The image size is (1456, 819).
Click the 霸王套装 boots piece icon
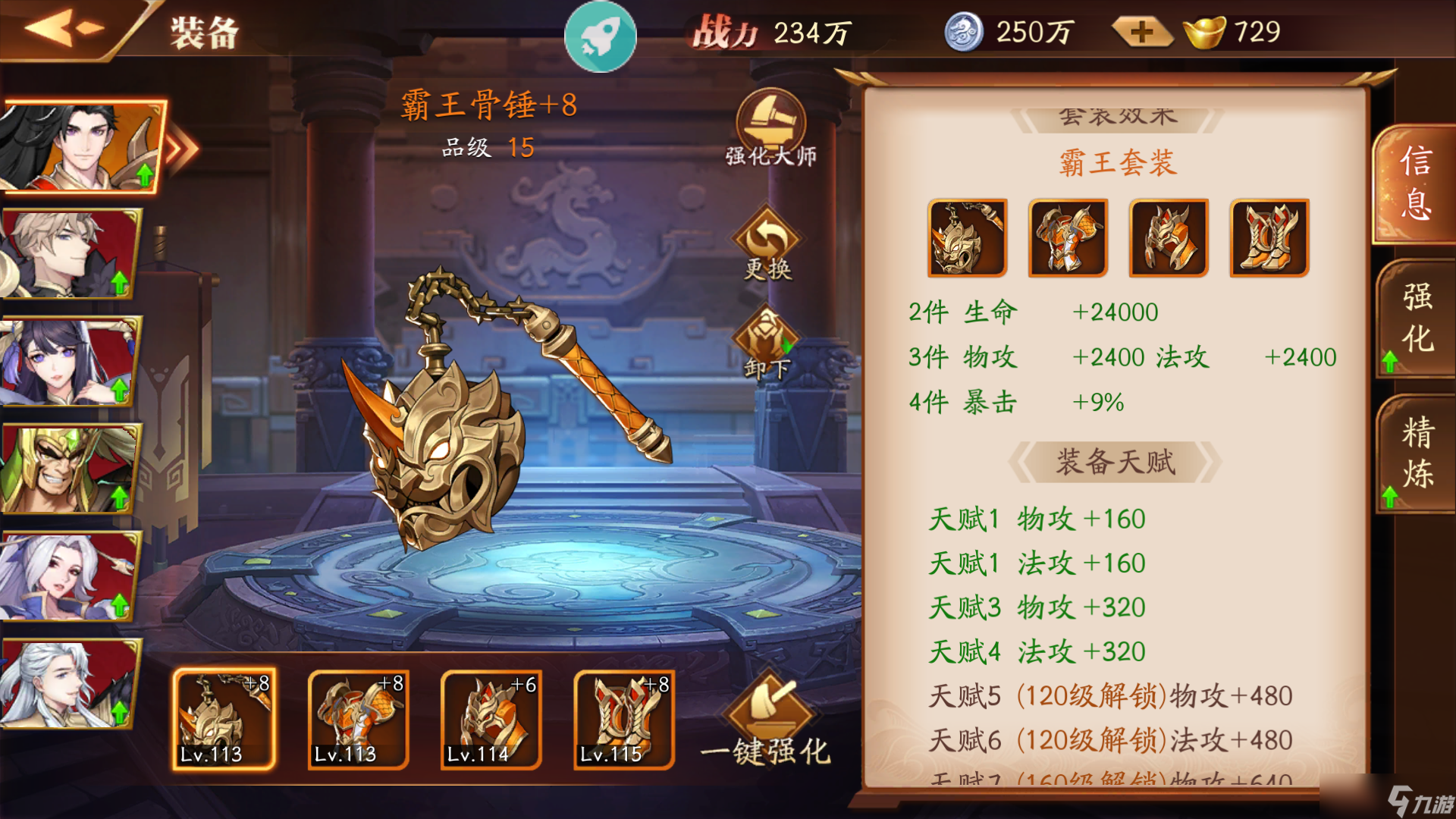(1268, 237)
